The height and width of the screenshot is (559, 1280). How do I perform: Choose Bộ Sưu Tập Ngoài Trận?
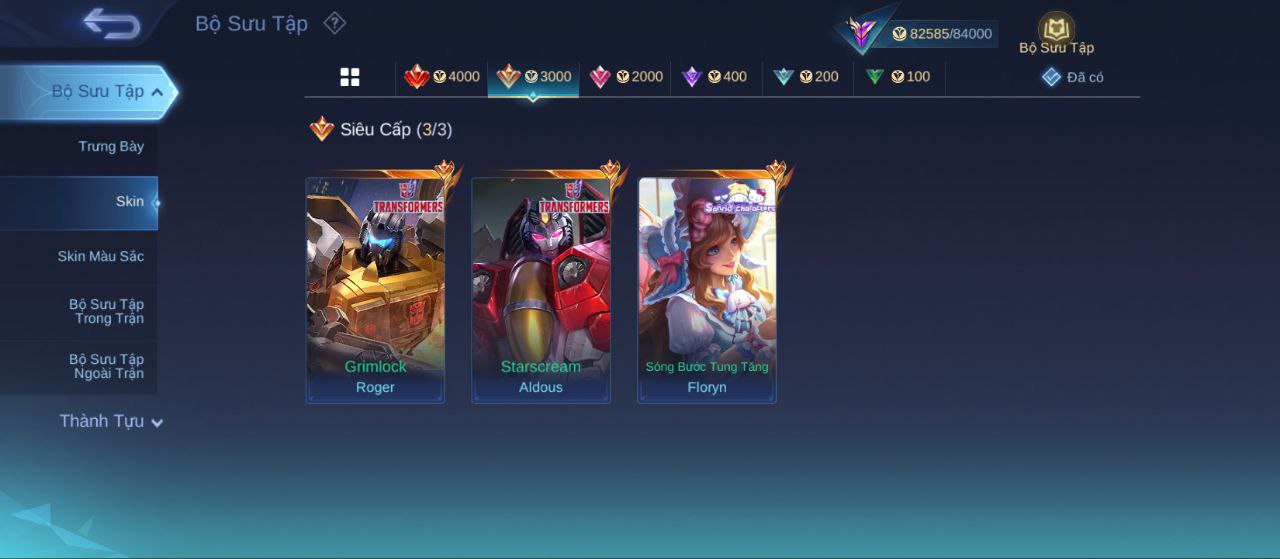pos(106,367)
